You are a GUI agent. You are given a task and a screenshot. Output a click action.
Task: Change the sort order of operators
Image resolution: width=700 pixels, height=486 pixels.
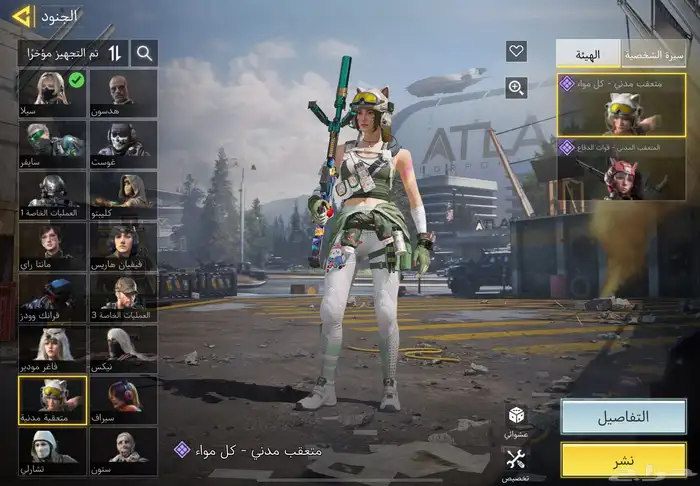[x=116, y=53]
